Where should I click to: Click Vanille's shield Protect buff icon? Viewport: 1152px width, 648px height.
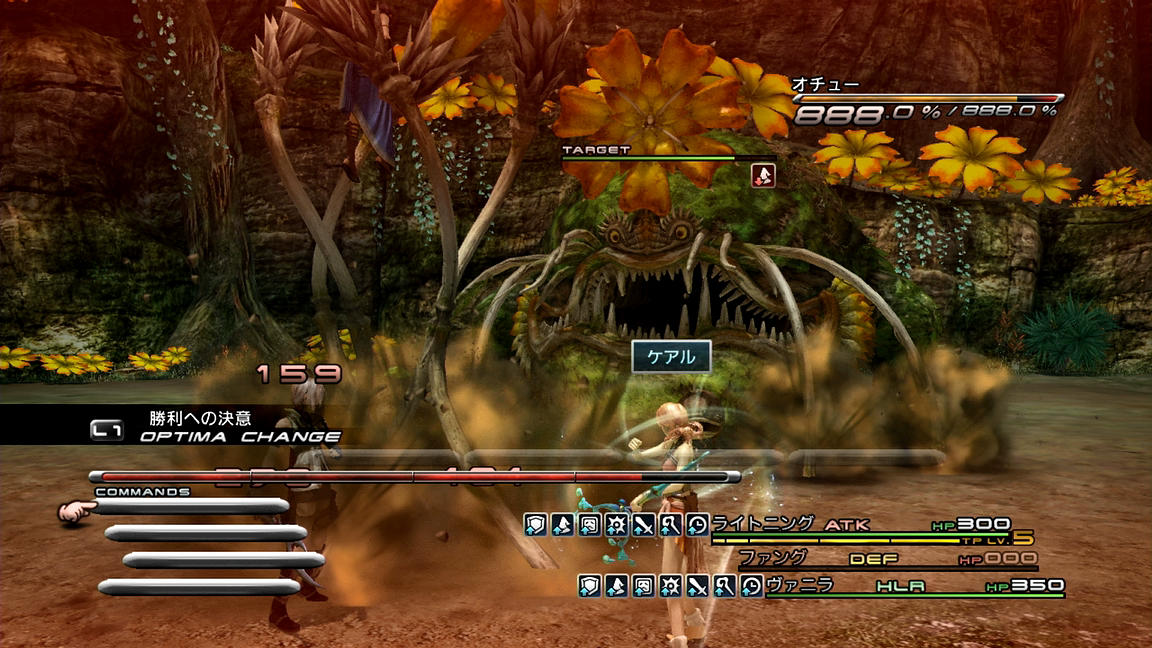[x=590, y=586]
